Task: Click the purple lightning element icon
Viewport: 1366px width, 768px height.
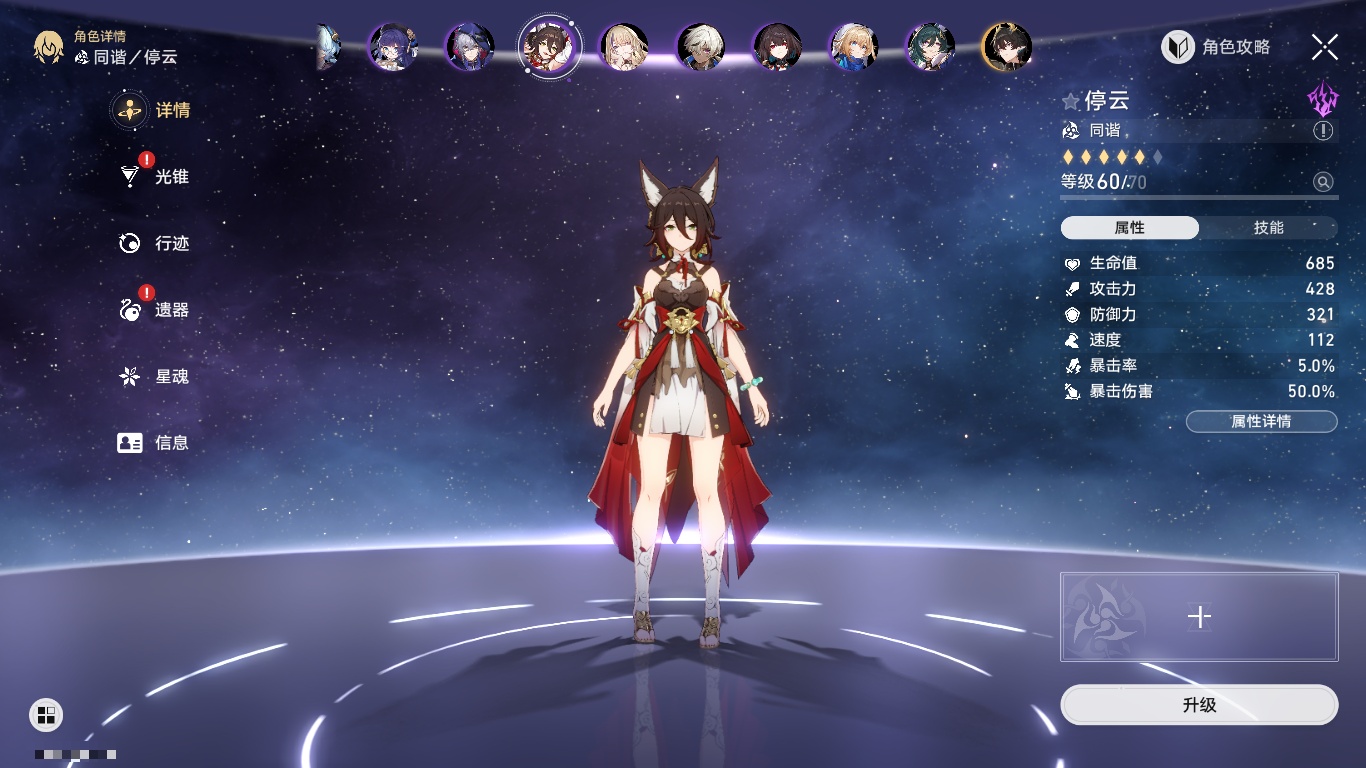Action: point(1322,100)
